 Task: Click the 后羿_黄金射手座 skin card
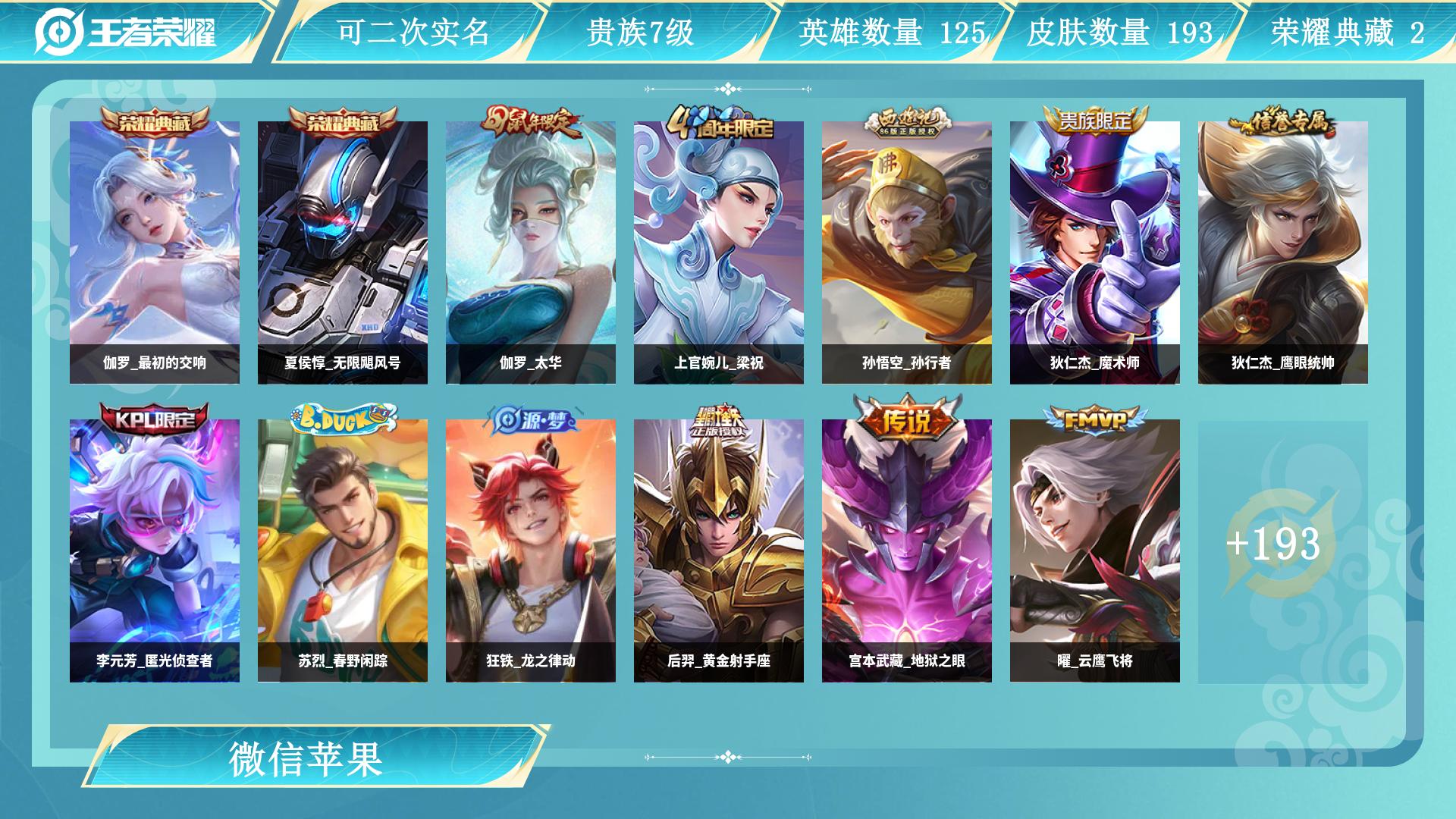[x=719, y=550]
